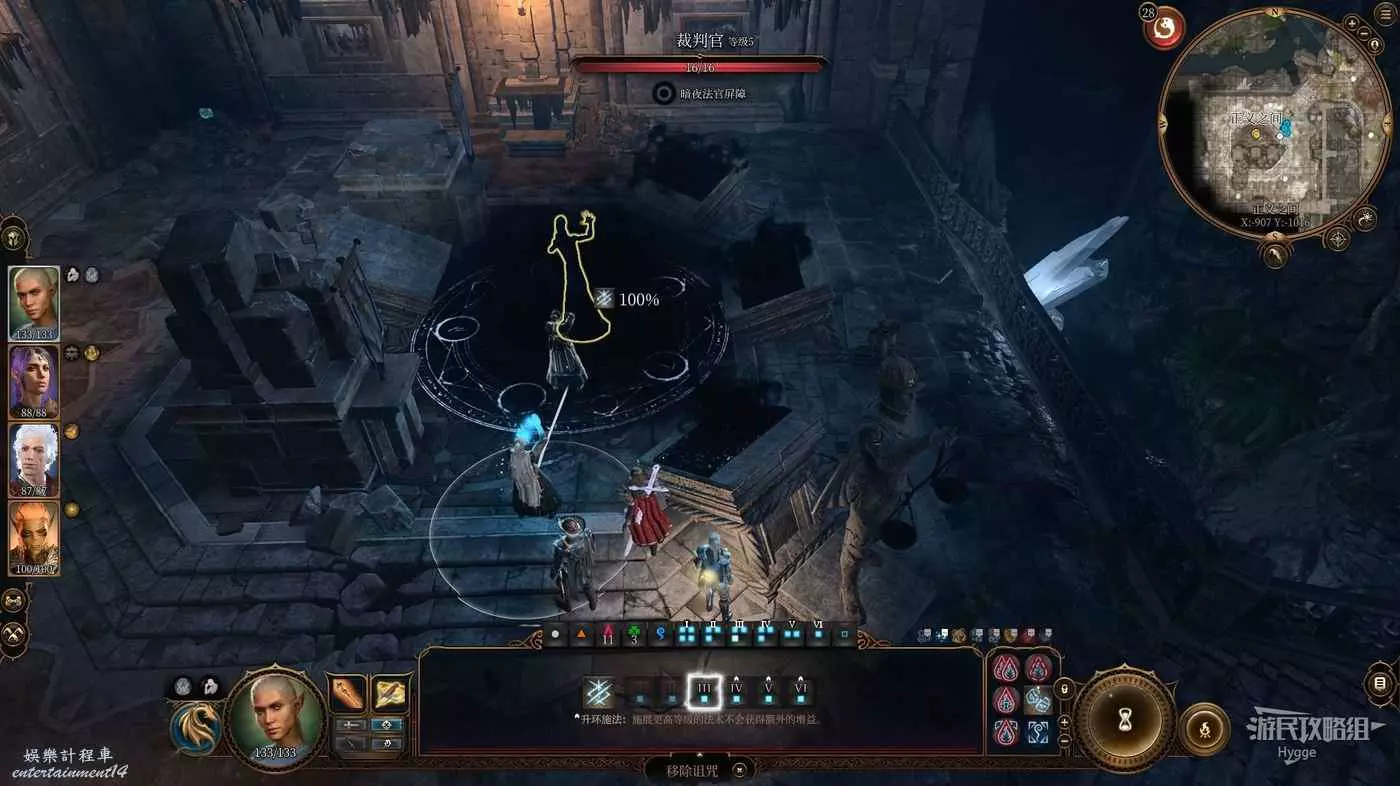Select the orange tiefling companion portrait
This screenshot has height=786, width=1400.
pyautogui.click(x=34, y=537)
